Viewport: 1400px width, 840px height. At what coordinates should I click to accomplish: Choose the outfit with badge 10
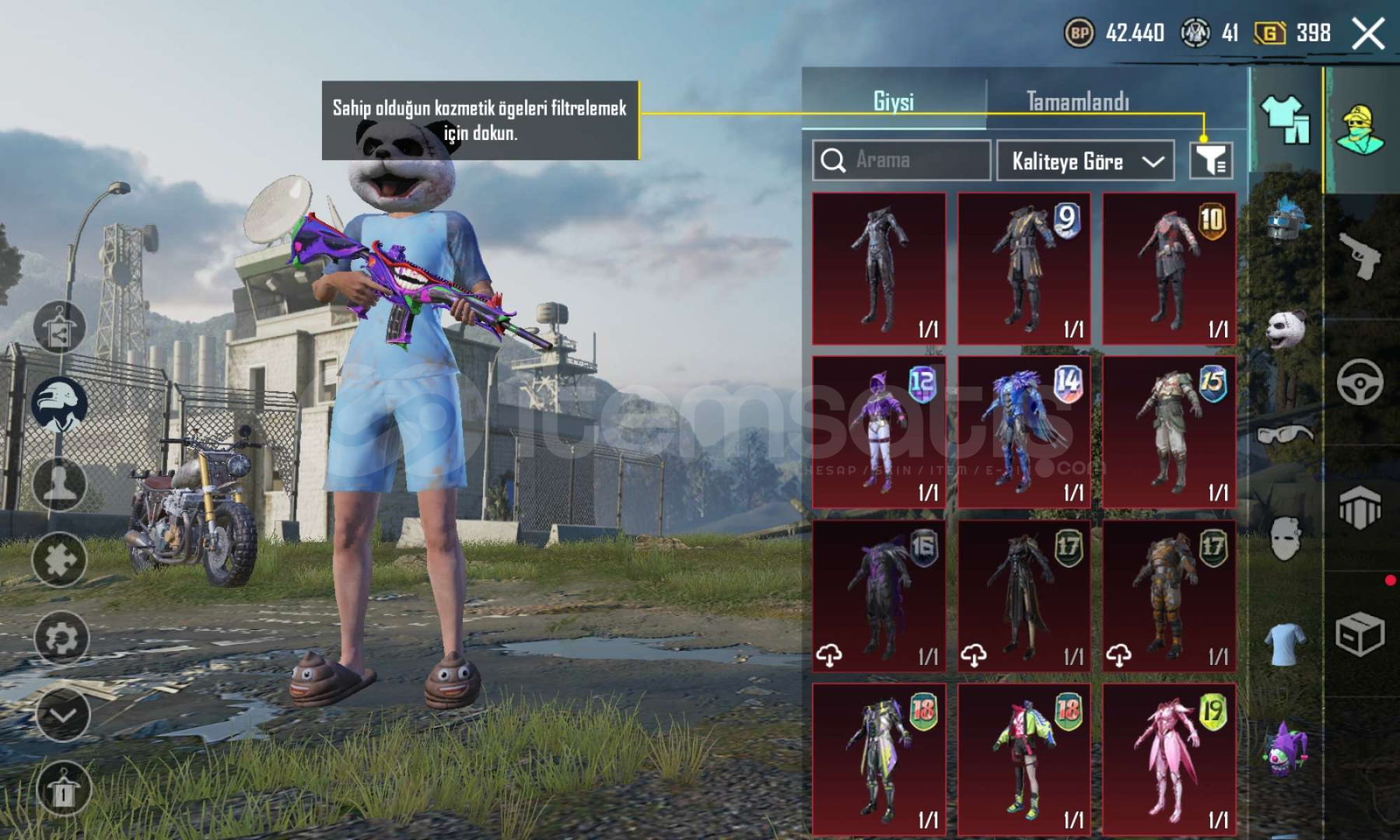(1169, 269)
